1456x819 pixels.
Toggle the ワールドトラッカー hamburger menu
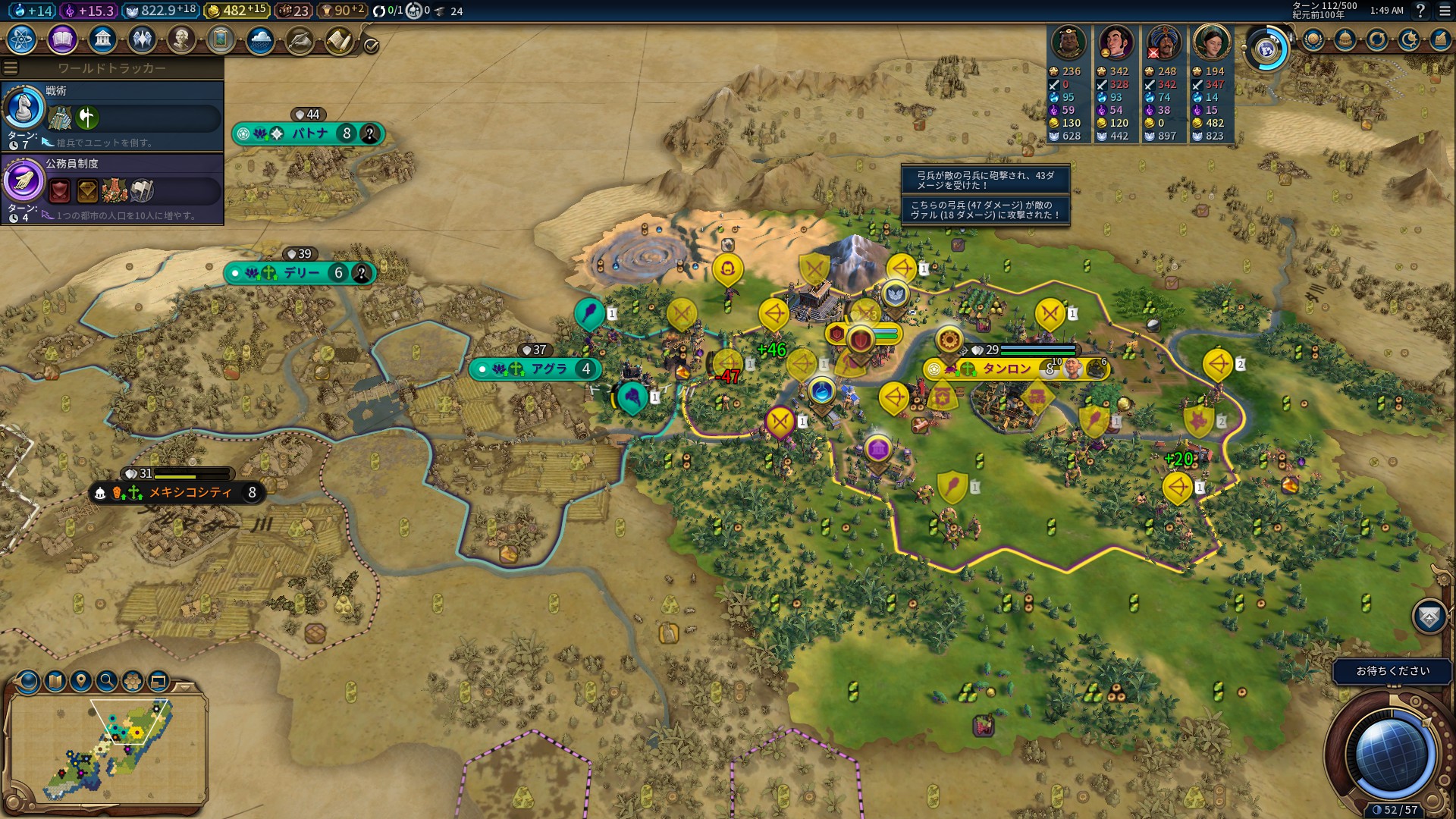[x=11, y=68]
